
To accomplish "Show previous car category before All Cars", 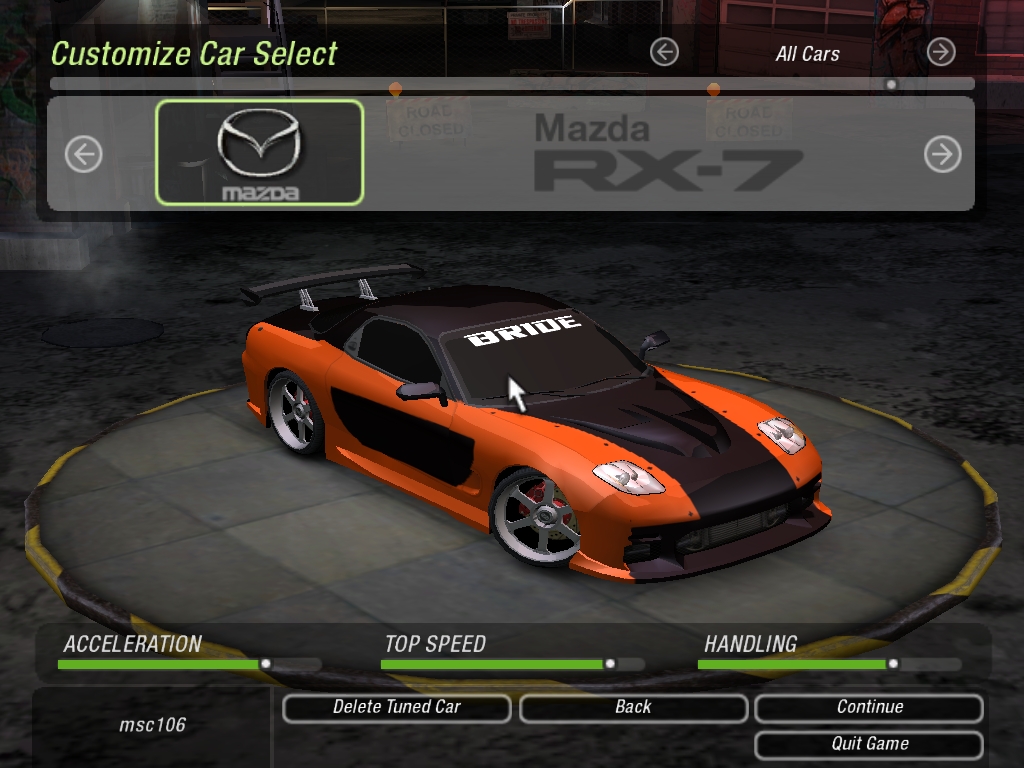I will tap(664, 52).
